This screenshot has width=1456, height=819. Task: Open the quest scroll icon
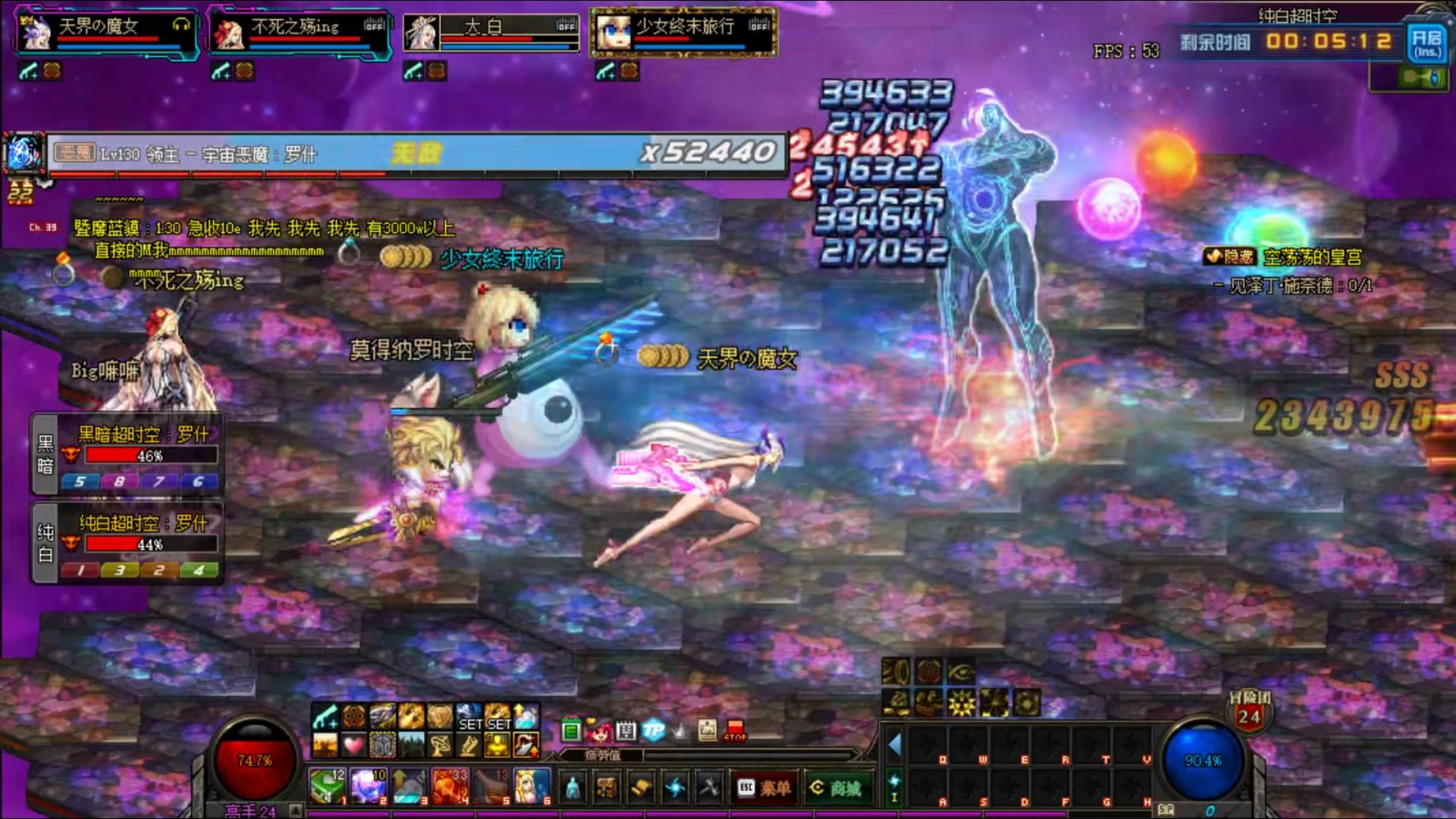[641, 789]
